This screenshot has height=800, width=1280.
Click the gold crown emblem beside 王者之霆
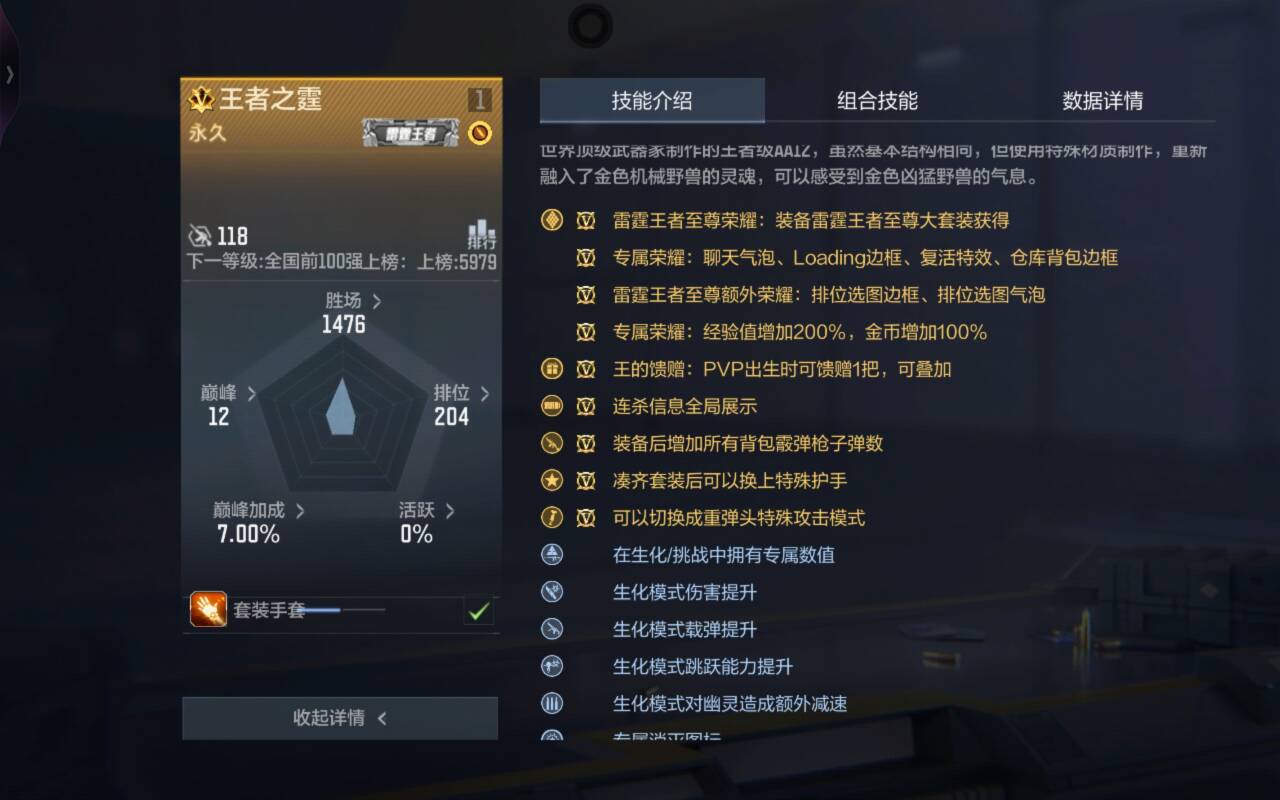(204, 100)
